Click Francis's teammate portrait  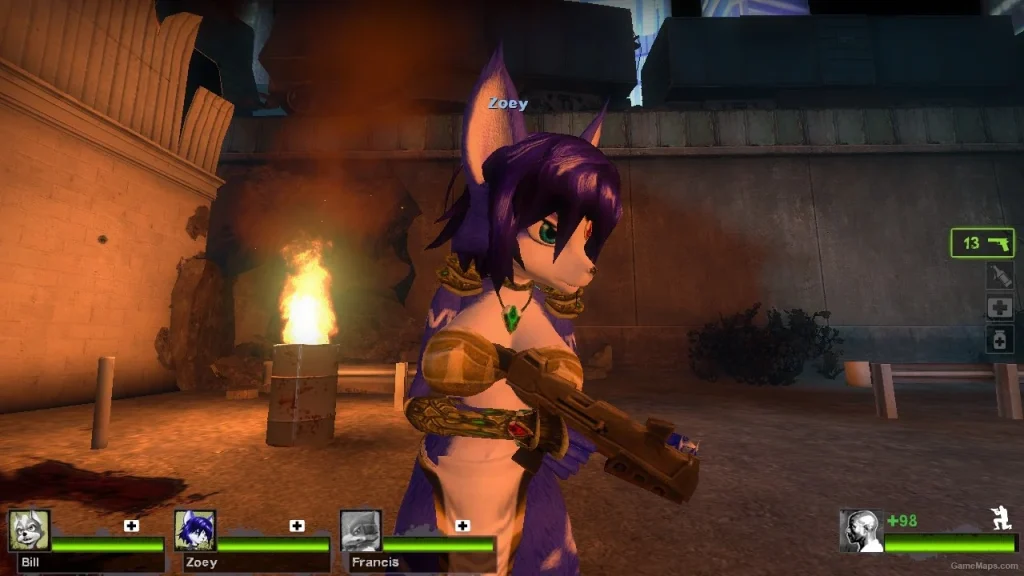click(x=360, y=530)
